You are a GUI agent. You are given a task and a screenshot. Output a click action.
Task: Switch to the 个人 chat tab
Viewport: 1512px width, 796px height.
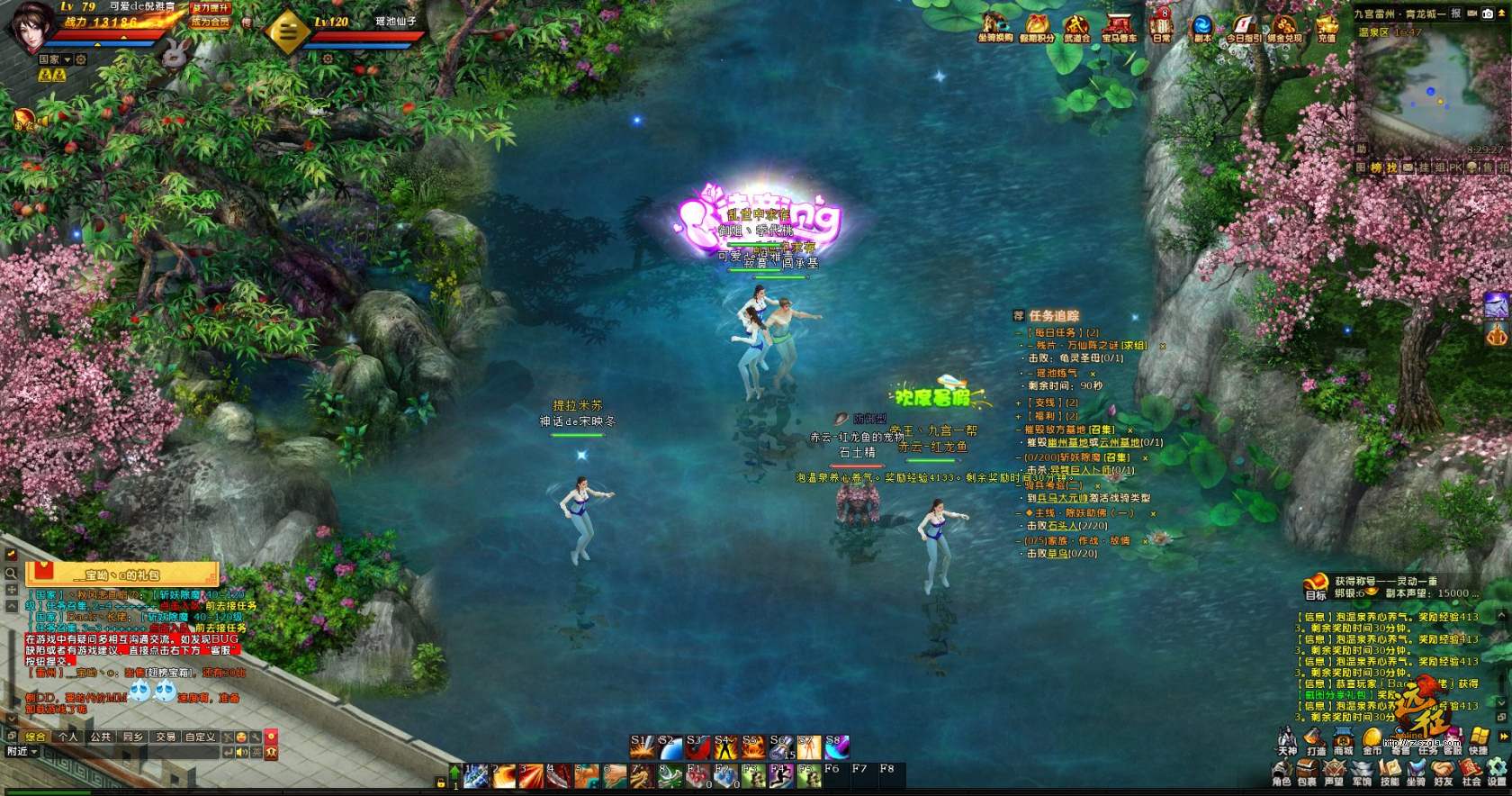pyautogui.click(x=67, y=737)
